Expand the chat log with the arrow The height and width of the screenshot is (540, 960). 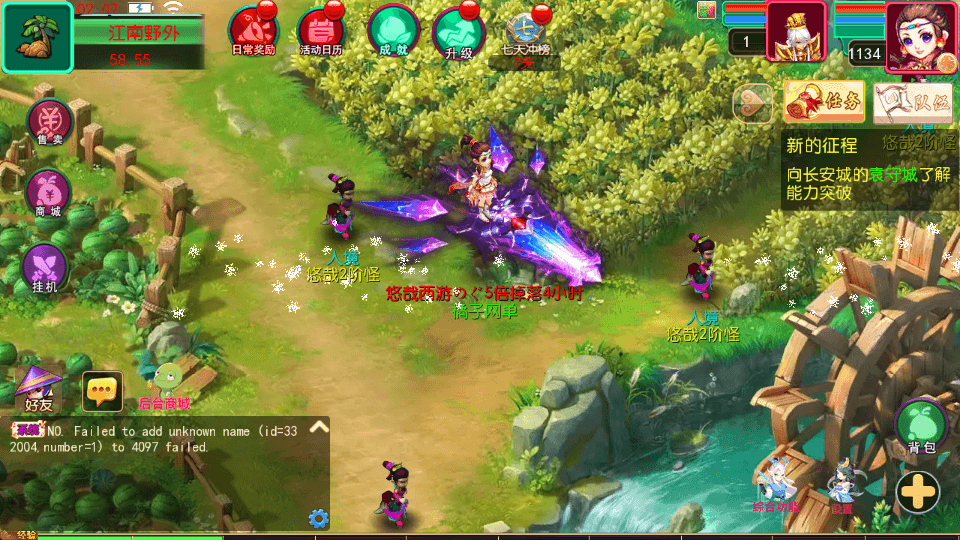(318, 427)
